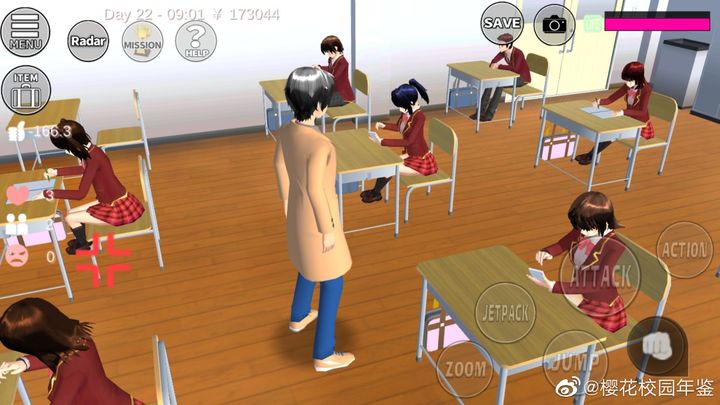Tap the JUMP button
Viewport: 720px width, 405px height.
[574, 358]
